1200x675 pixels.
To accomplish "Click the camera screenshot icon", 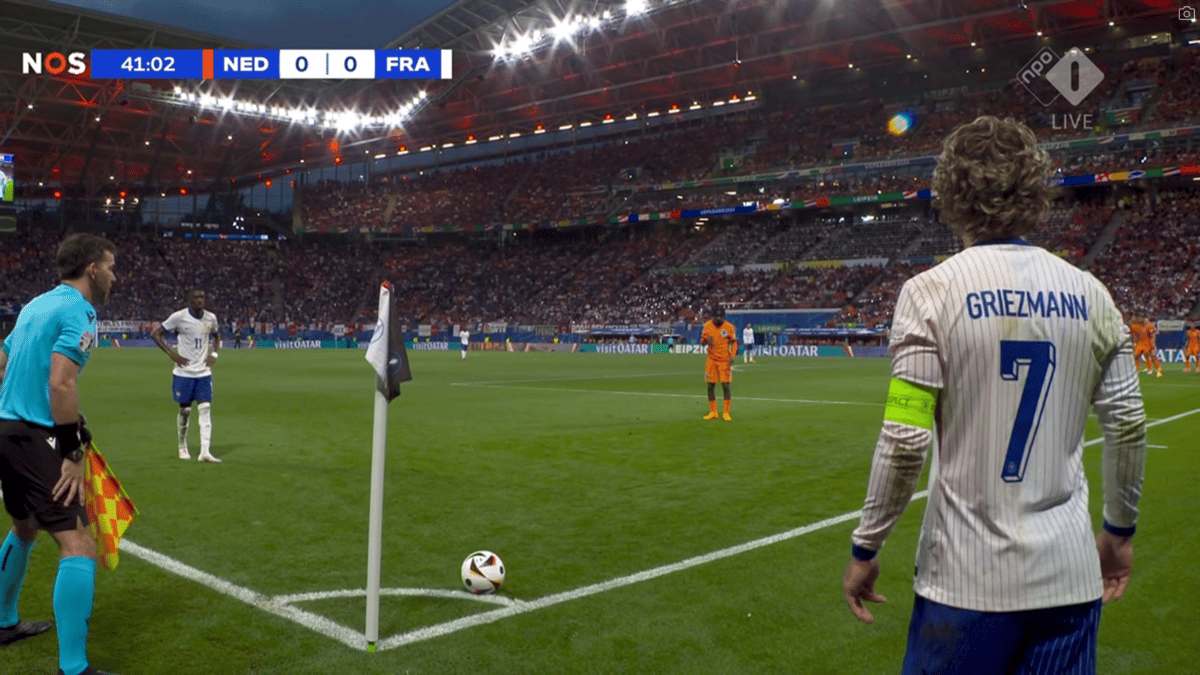I will click(1187, 13).
